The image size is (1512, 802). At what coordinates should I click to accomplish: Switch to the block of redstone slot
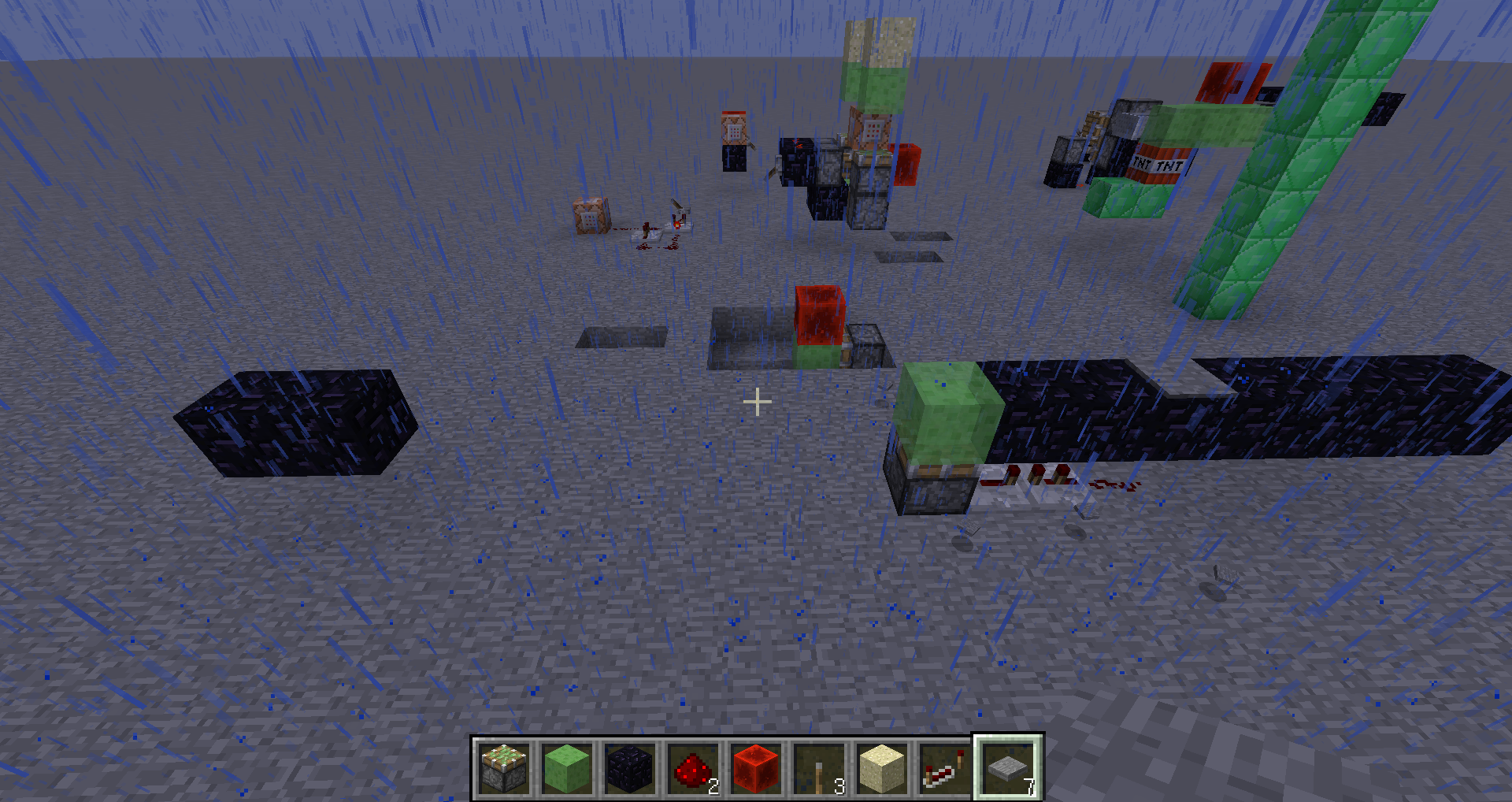756,768
